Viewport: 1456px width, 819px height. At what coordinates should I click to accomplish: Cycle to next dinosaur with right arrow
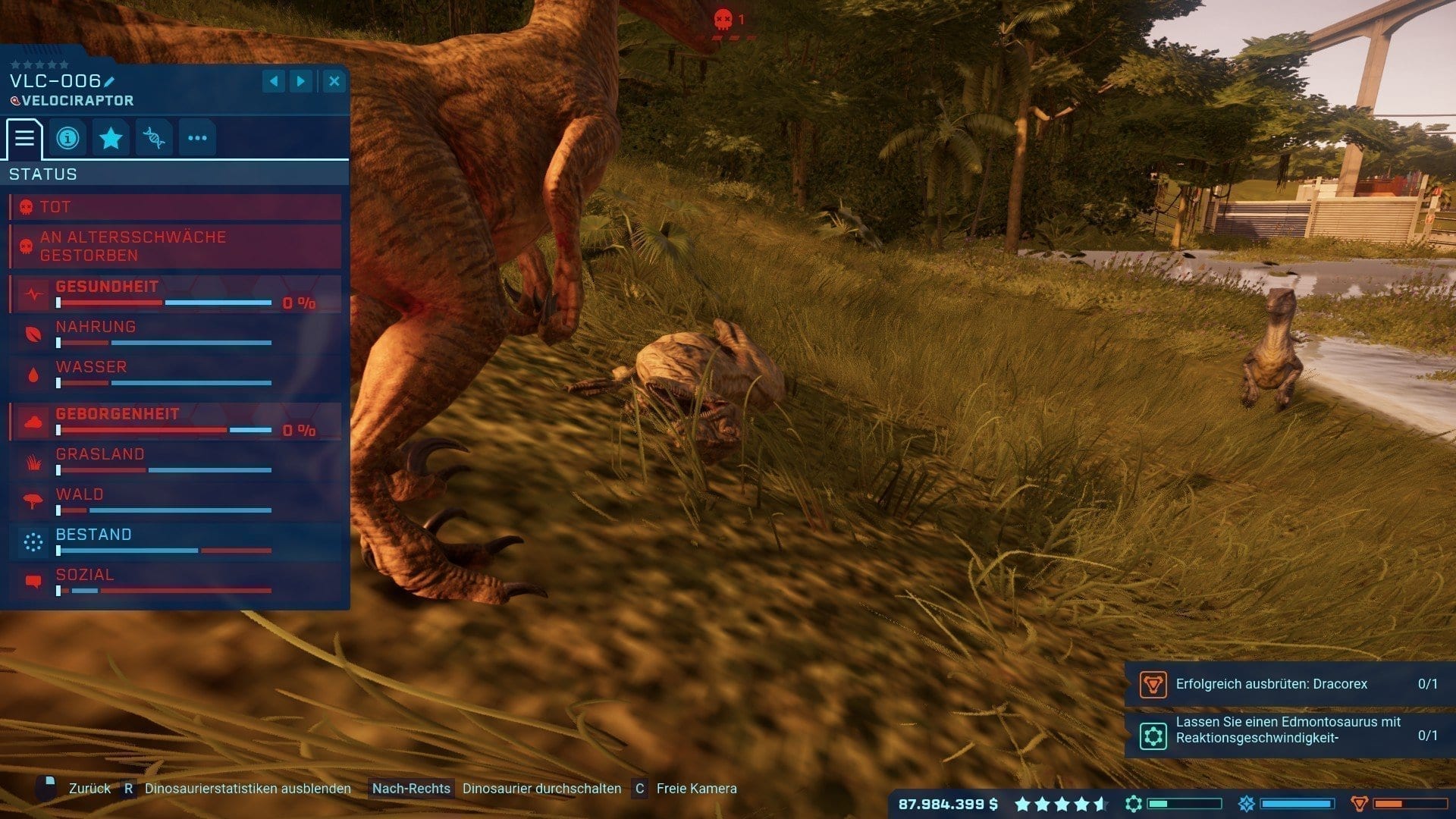(301, 81)
